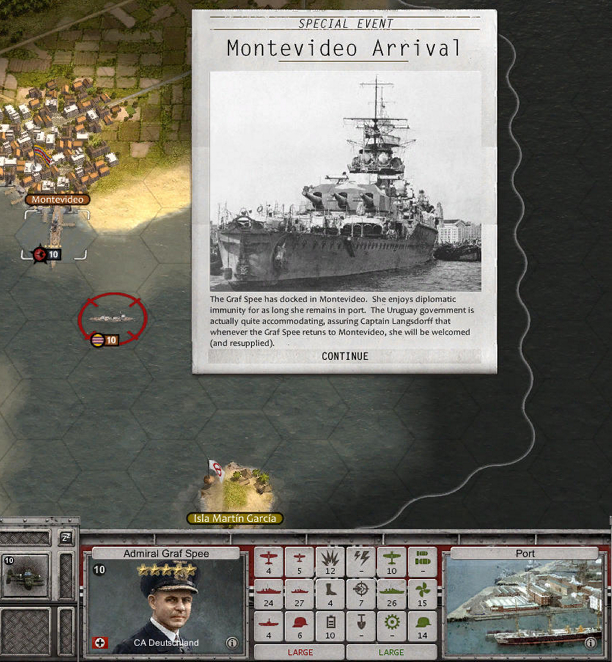612x662 pixels.
Task: Click the crosshair range stat showing 7
Action: (362, 595)
